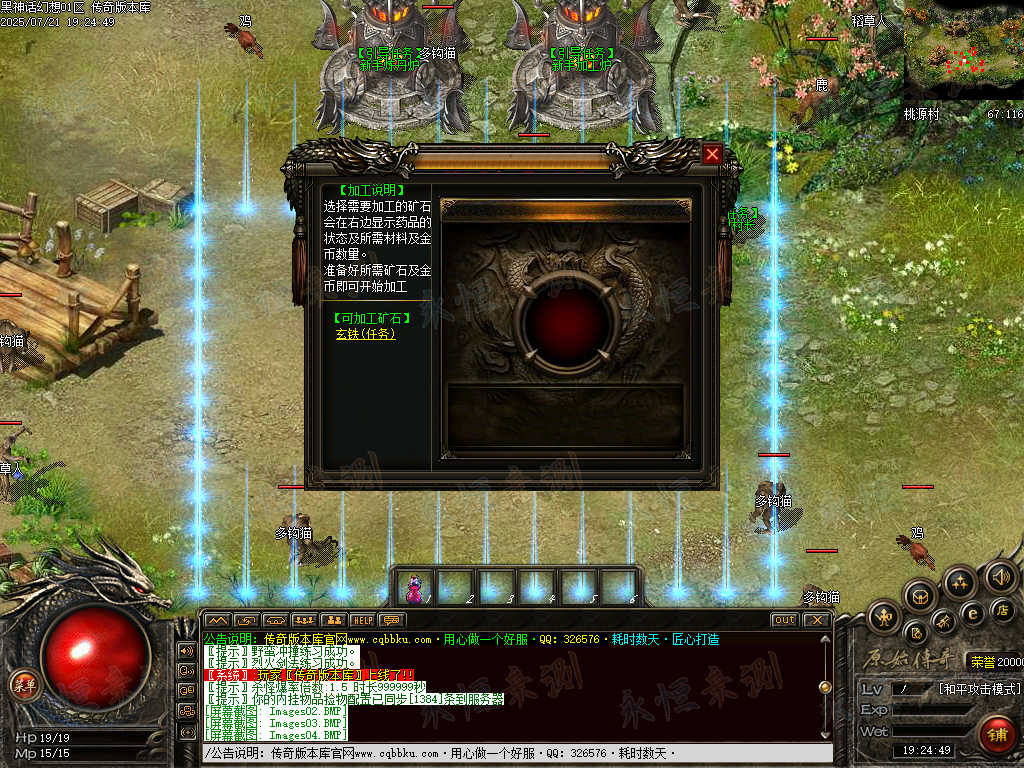Open the 店 shop icon
The image size is (1024, 768).
coord(1003,609)
